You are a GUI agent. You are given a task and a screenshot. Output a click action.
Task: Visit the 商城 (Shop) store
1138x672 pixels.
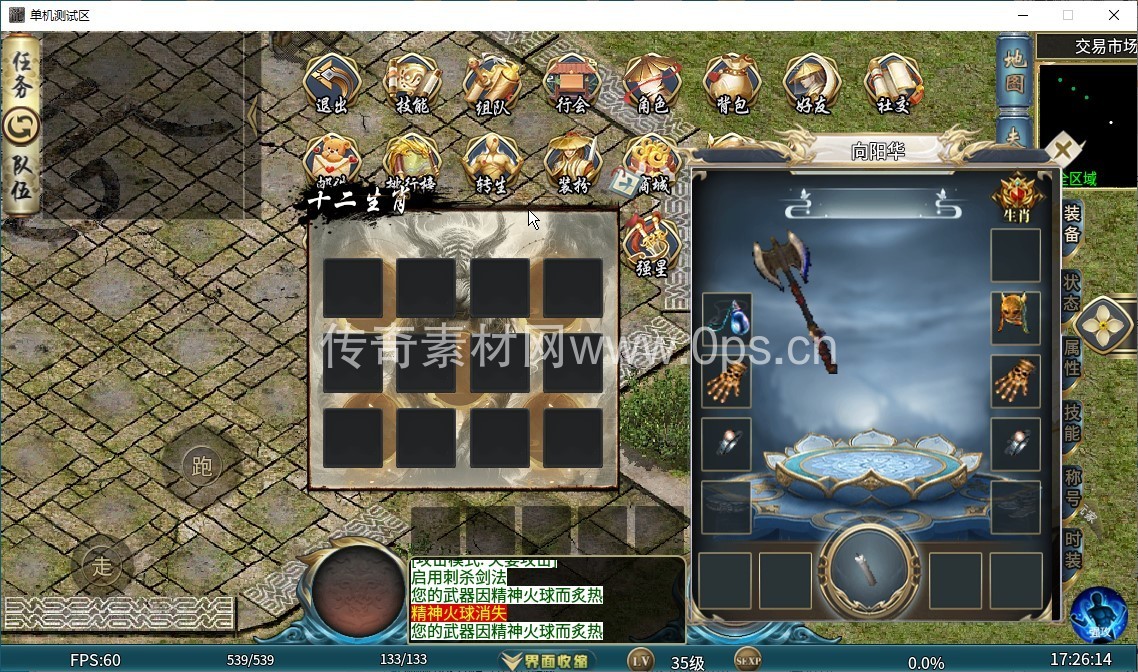click(x=651, y=164)
